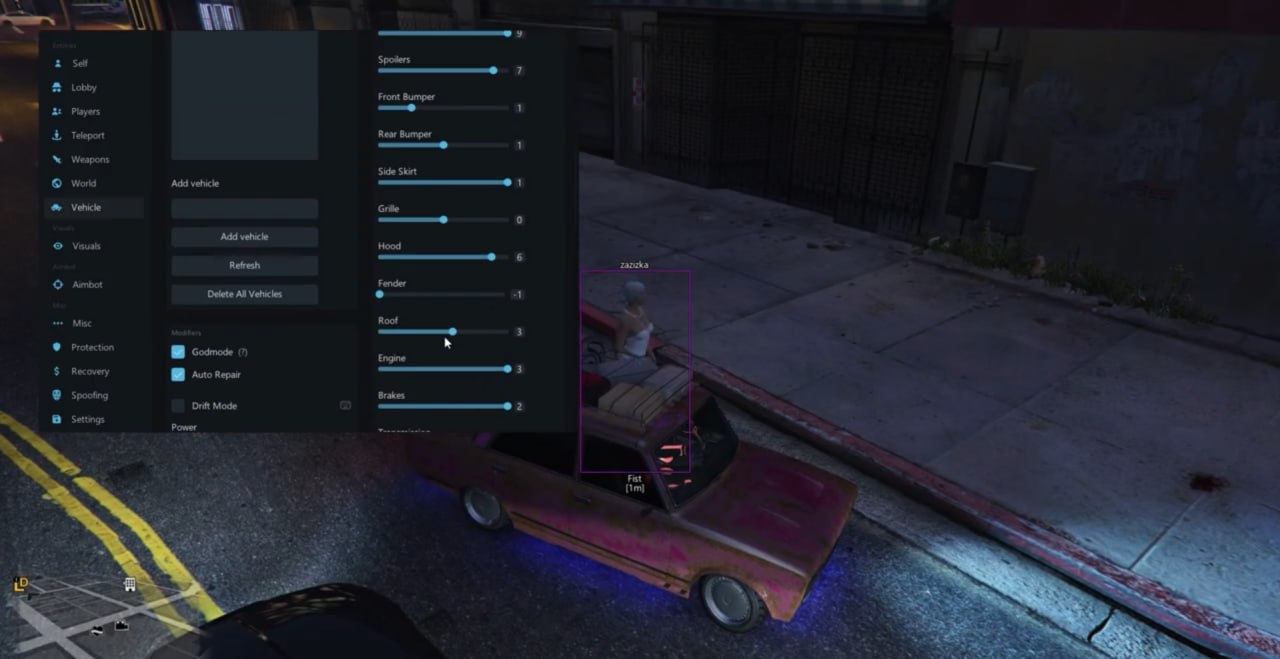Refresh the vehicle list

[244, 265]
